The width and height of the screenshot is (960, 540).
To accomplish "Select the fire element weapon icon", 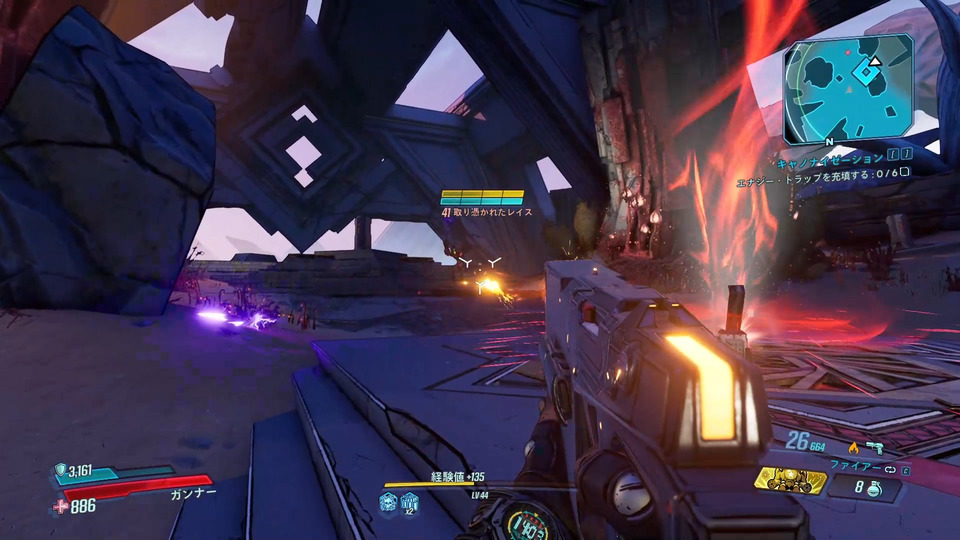I will tap(853, 447).
